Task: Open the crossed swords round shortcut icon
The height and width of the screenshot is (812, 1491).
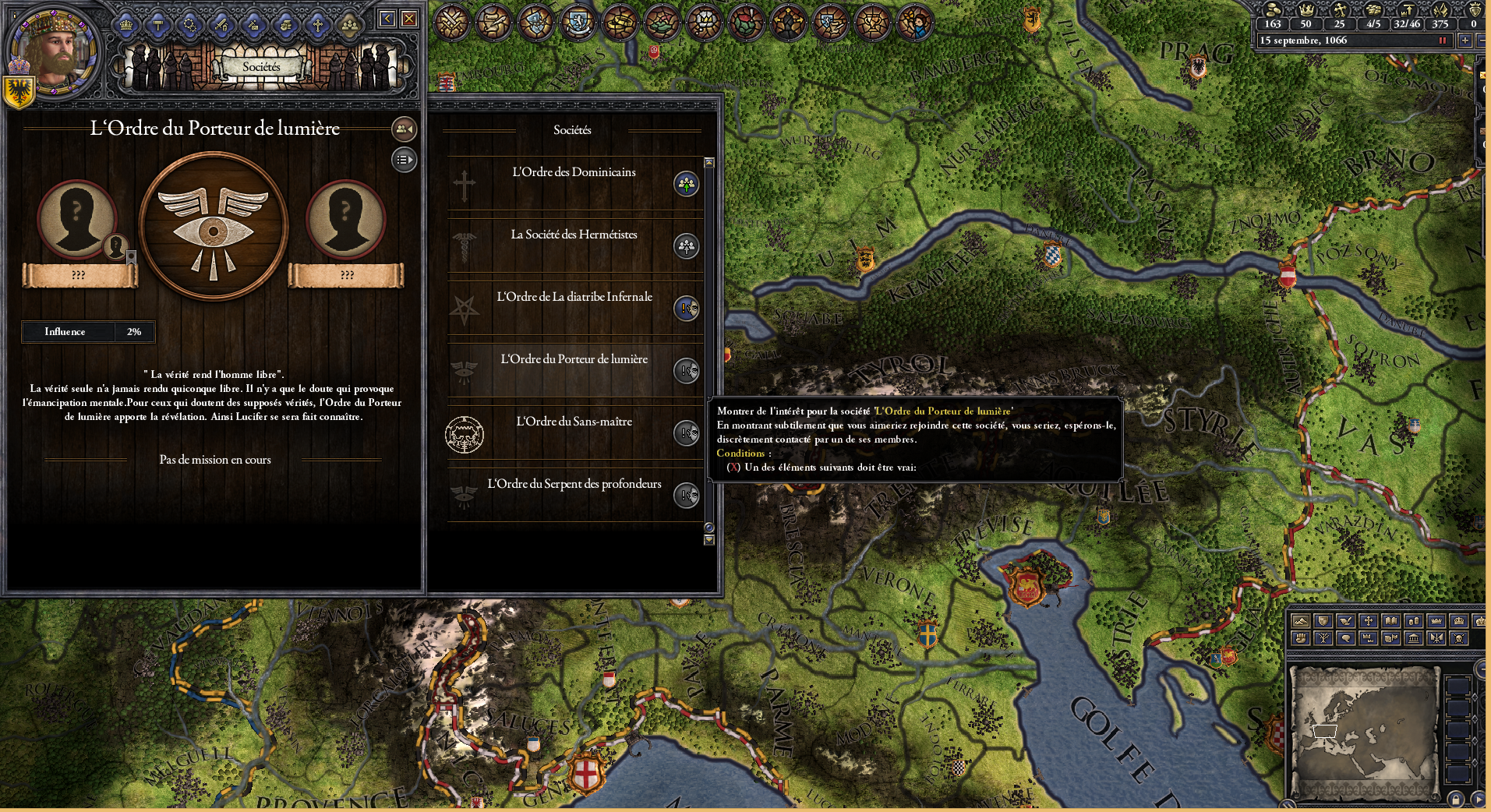Action: (450, 21)
